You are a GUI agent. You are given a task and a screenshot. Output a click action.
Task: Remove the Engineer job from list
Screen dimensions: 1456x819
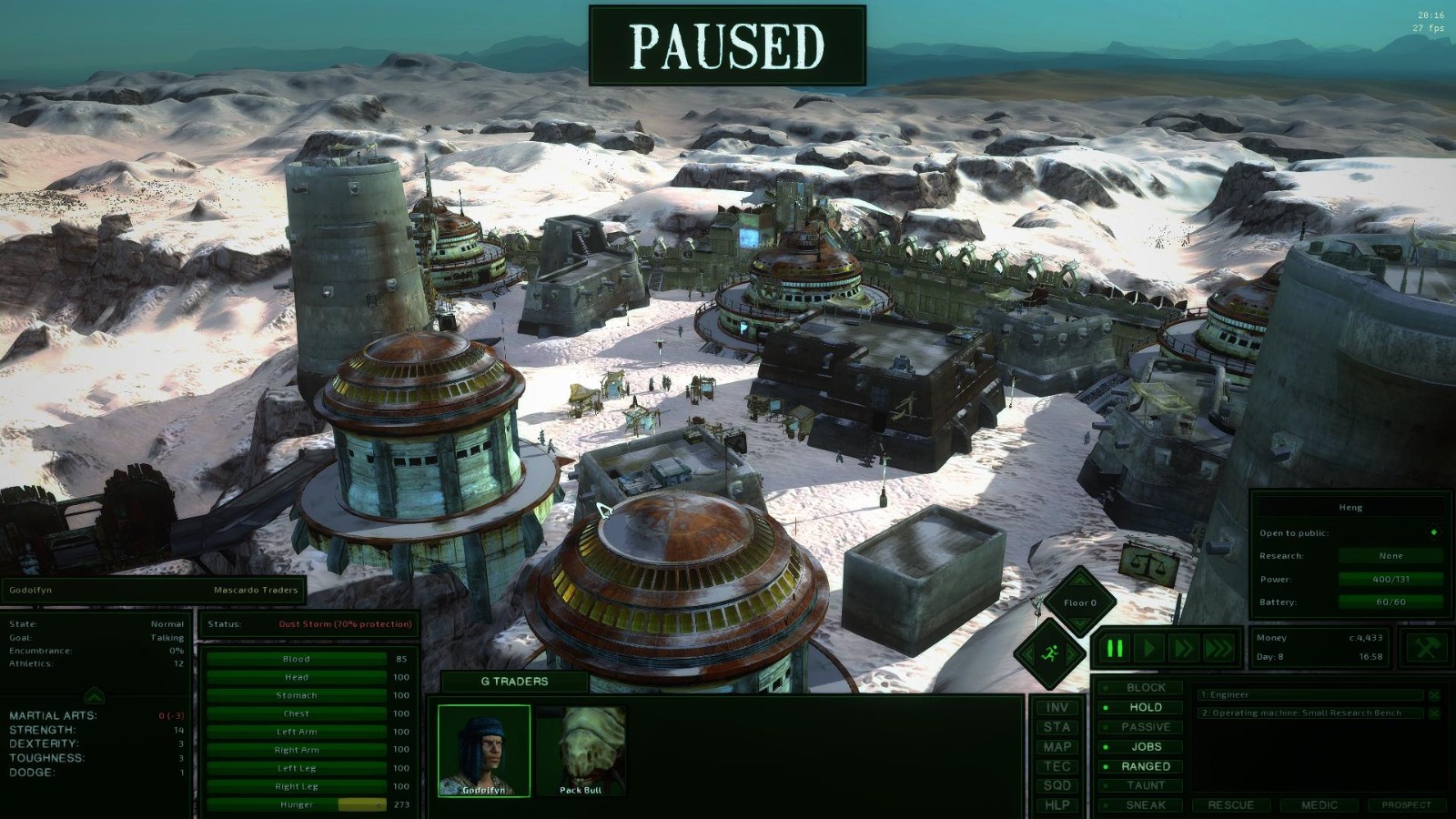[1434, 695]
